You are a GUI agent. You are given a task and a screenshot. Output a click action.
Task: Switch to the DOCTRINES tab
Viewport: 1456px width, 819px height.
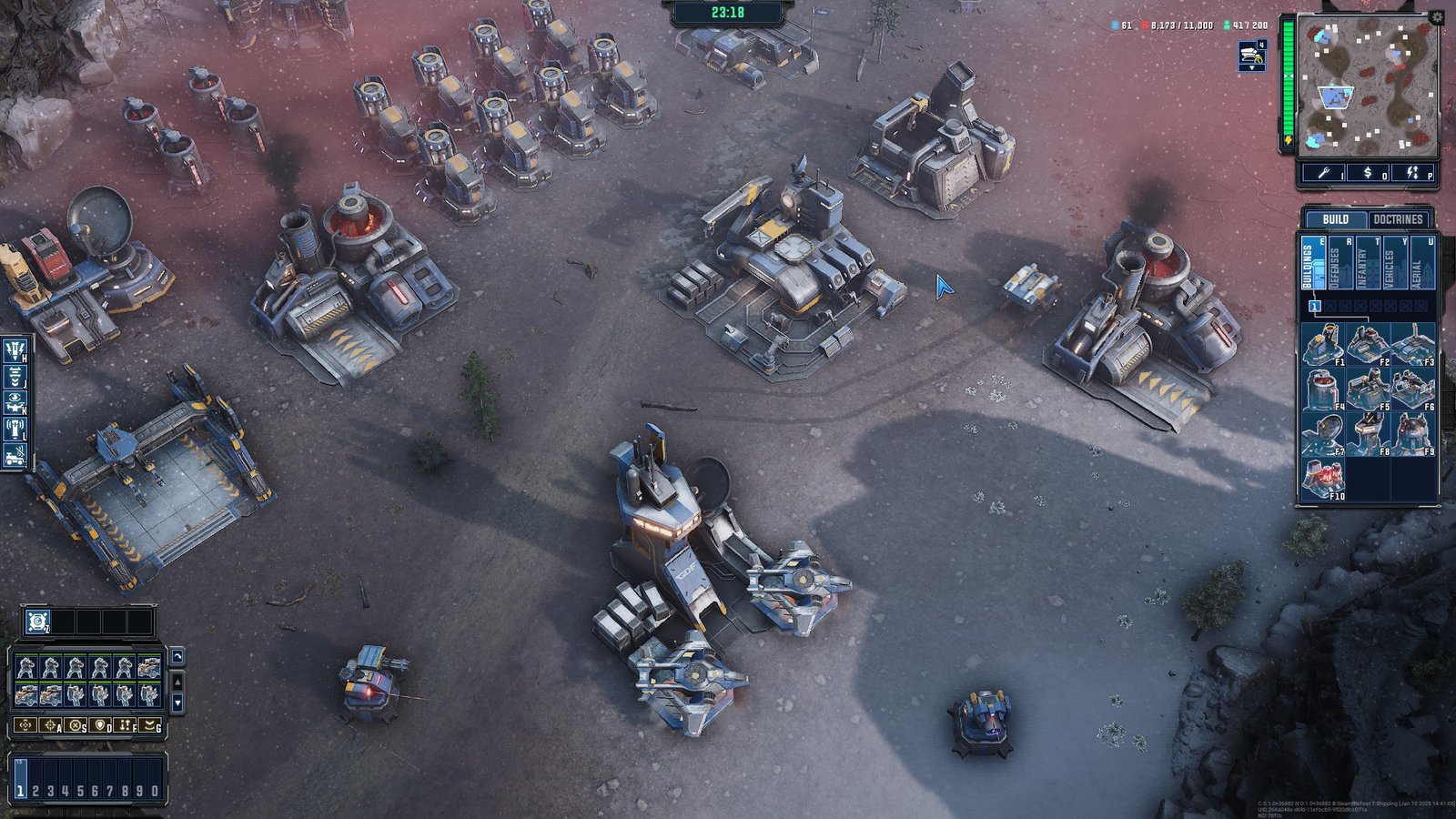tap(1397, 219)
